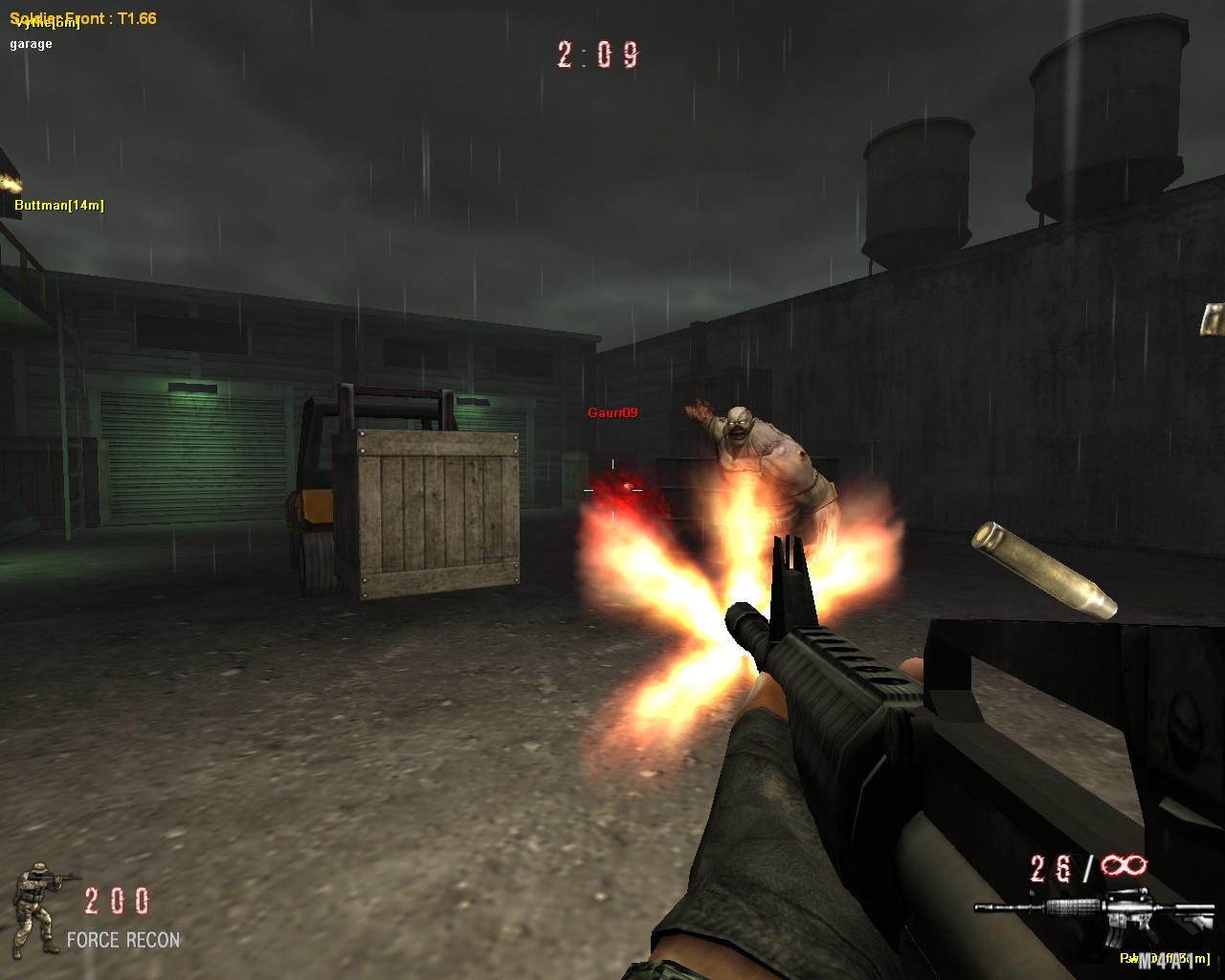Click the ammo count 26

[x=1046, y=866]
